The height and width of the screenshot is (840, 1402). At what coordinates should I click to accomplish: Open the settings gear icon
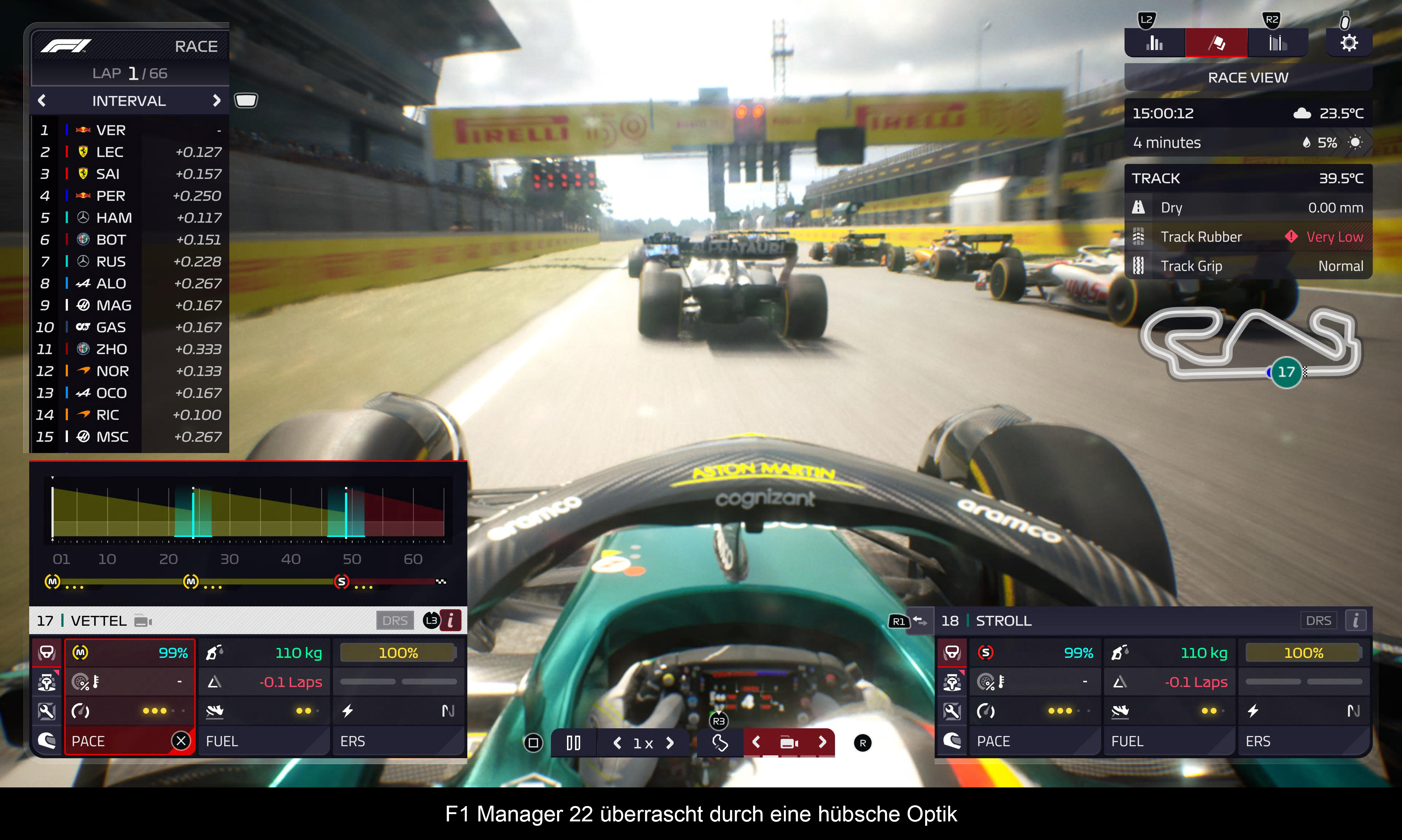(x=1349, y=43)
